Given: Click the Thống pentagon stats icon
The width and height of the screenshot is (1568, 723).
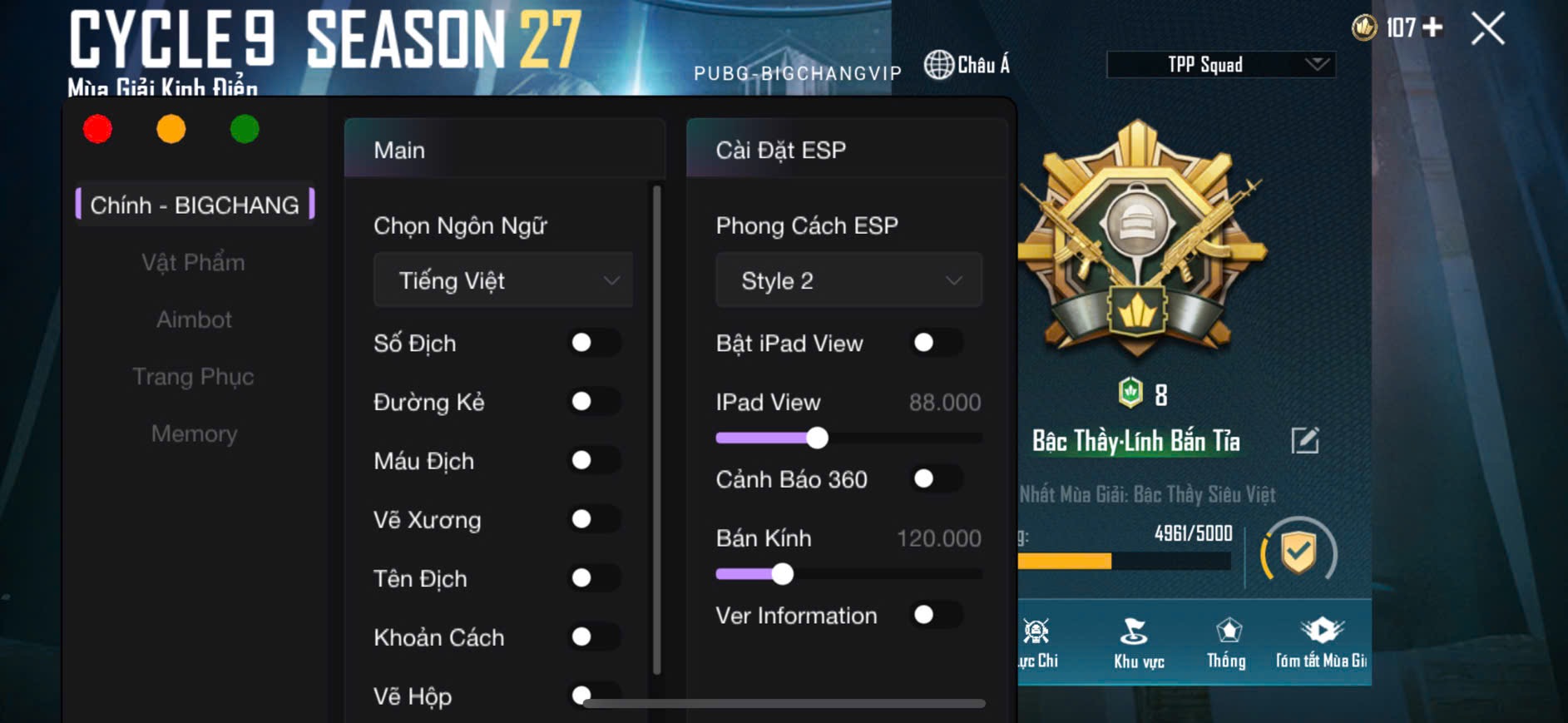Looking at the screenshot, I should pos(1226,645).
